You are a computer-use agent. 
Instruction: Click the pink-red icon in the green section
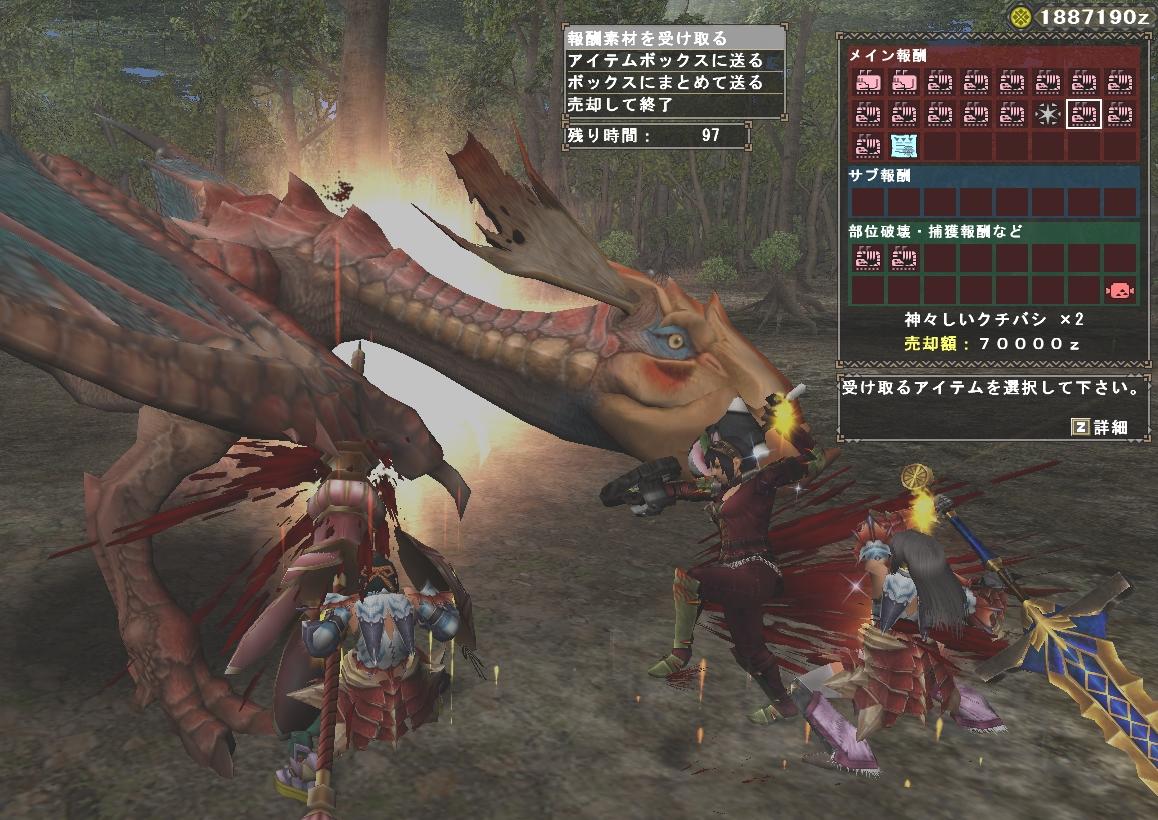(x=1119, y=291)
